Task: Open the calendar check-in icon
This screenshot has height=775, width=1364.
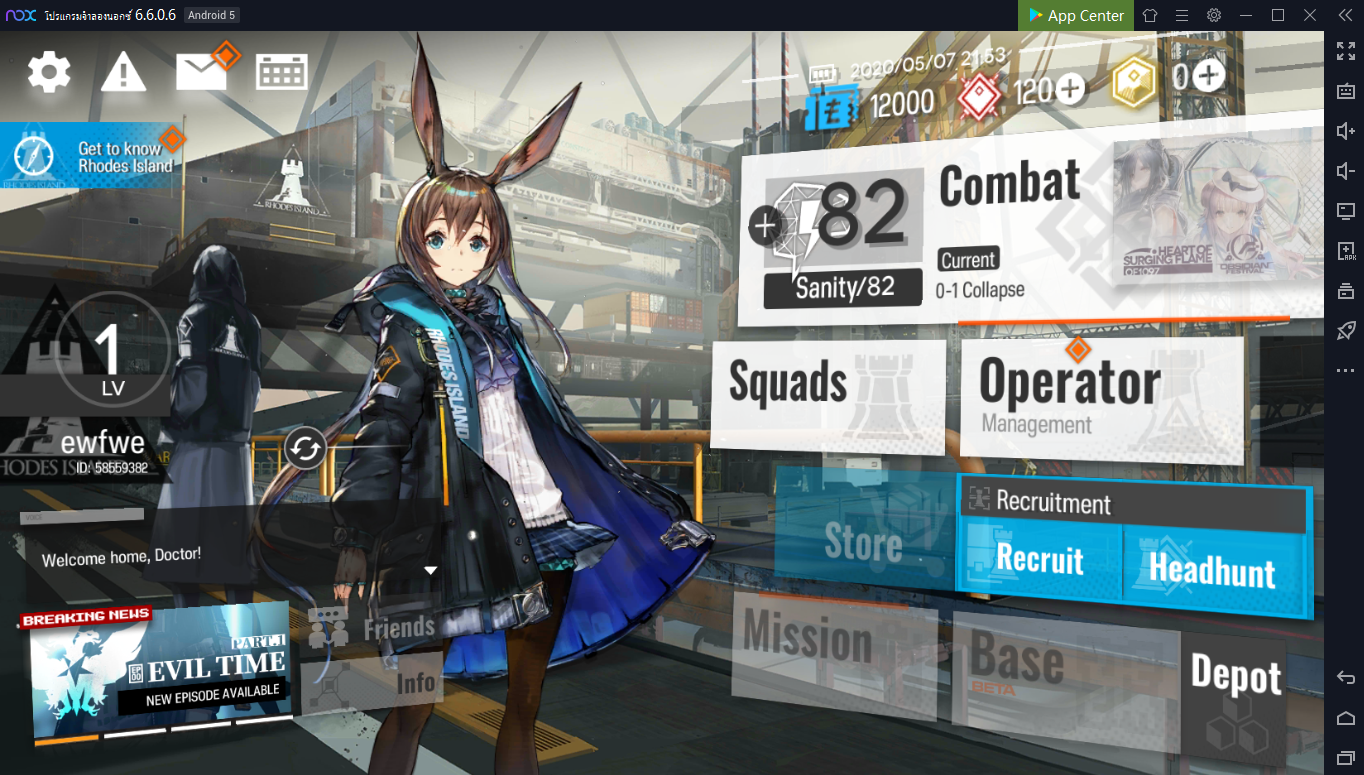Action: pyautogui.click(x=282, y=72)
